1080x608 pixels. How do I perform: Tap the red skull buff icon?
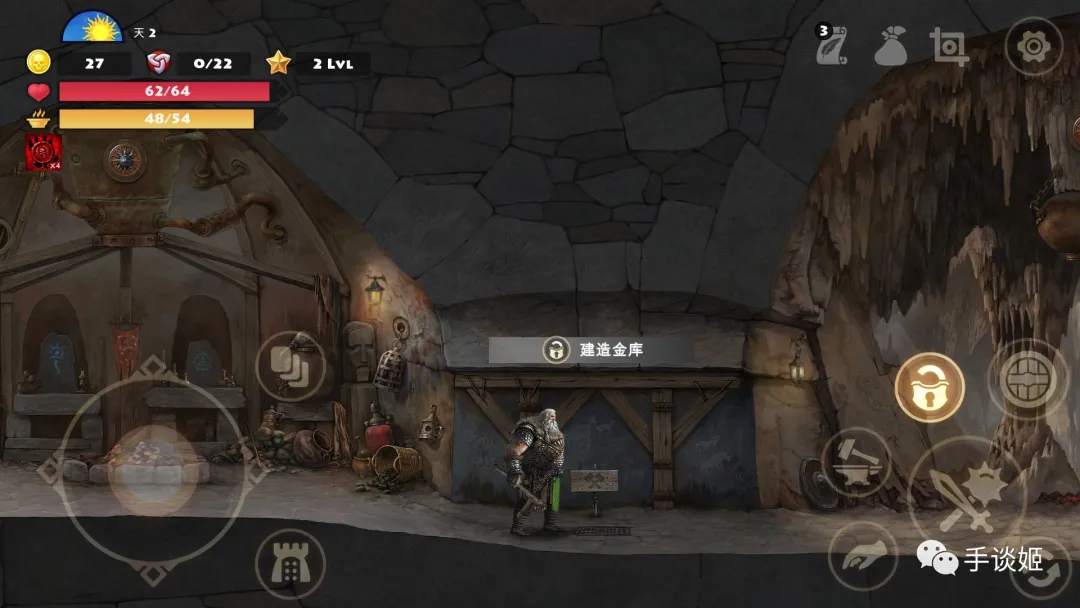[43, 152]
